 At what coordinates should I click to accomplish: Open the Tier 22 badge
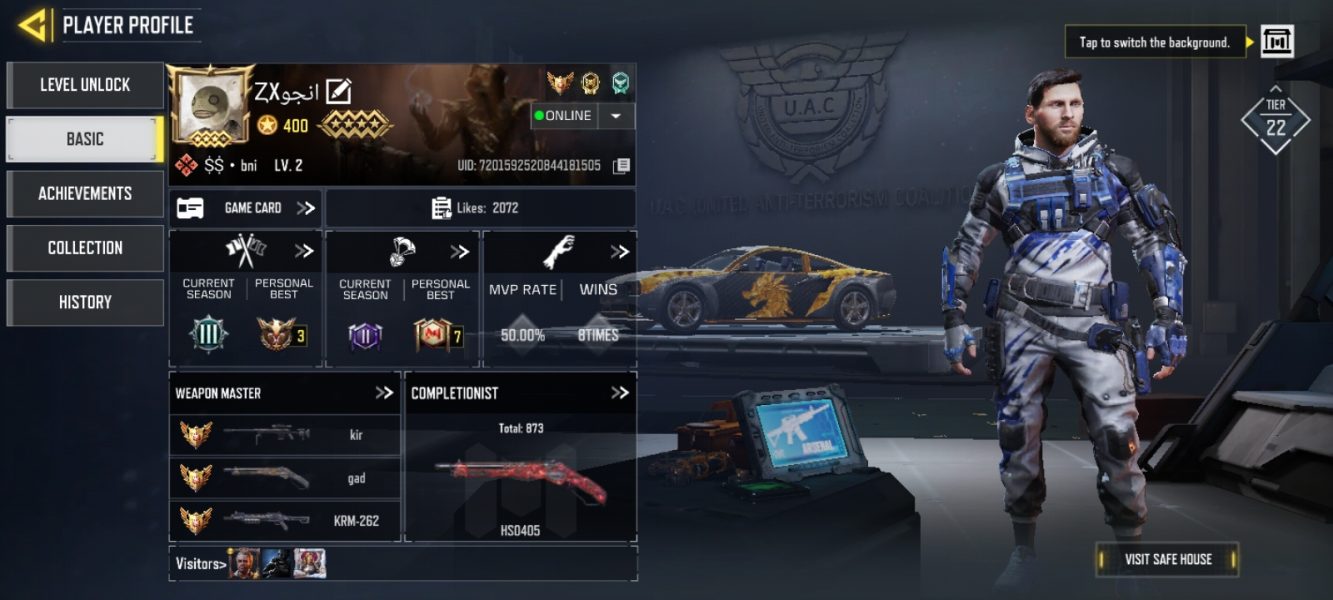click(1276, 122)
